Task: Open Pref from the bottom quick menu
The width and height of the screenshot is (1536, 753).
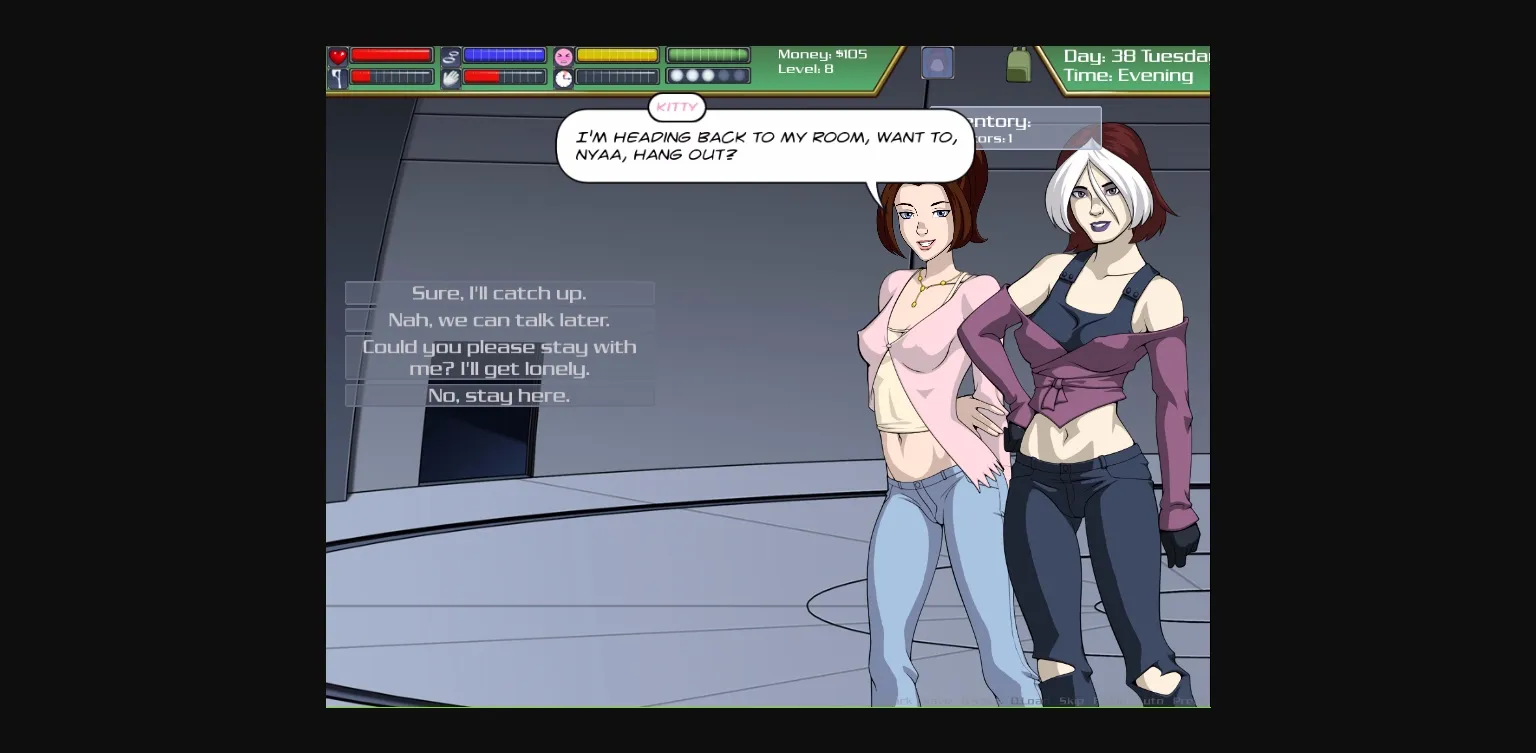Action: point(1185,700)
